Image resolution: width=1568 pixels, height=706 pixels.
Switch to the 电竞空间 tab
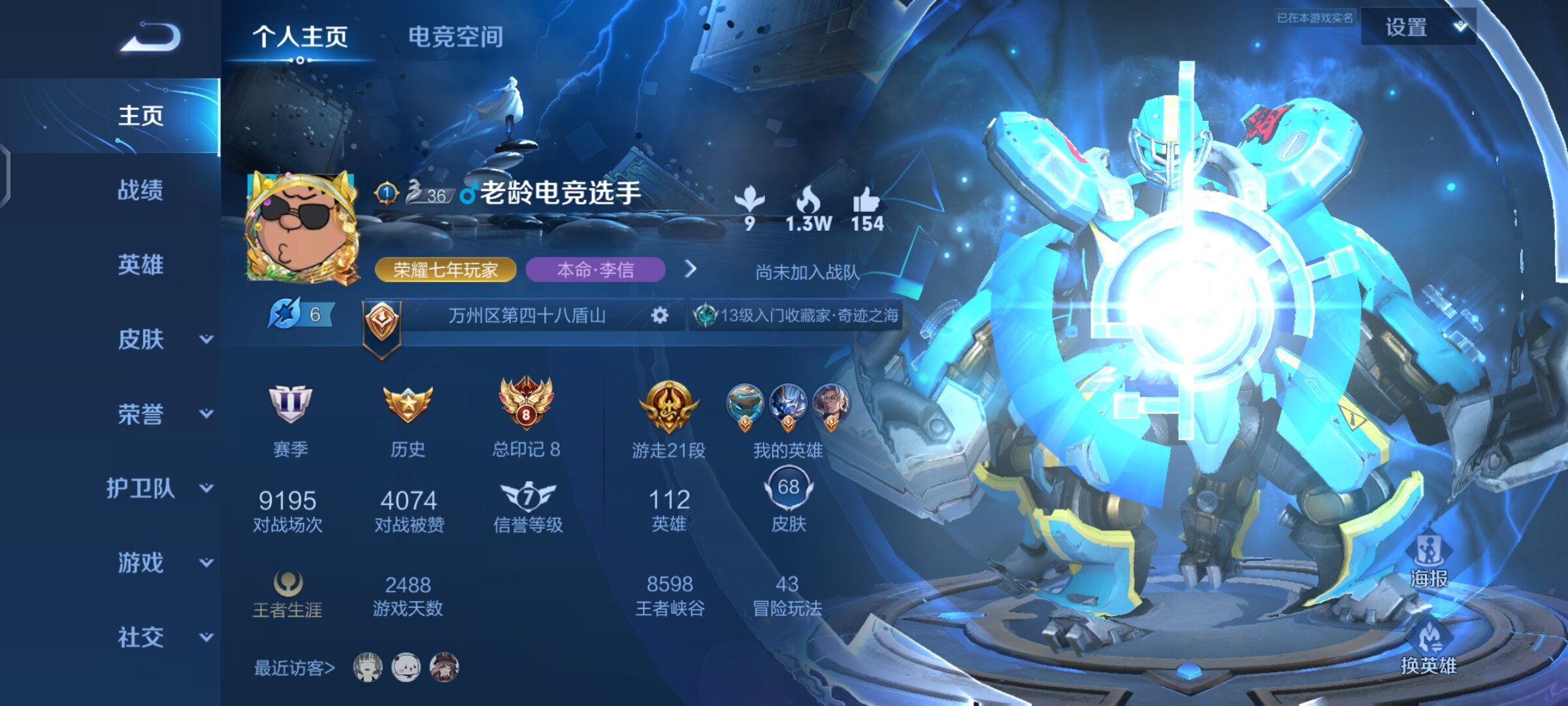[455, 37]
